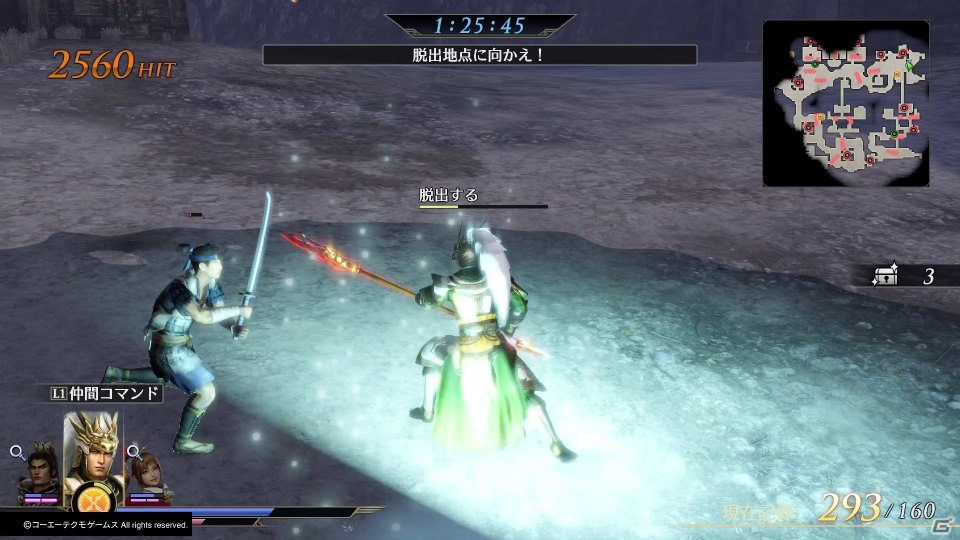
Task: Click the treasure chest icon
Action: coord(885,277)
